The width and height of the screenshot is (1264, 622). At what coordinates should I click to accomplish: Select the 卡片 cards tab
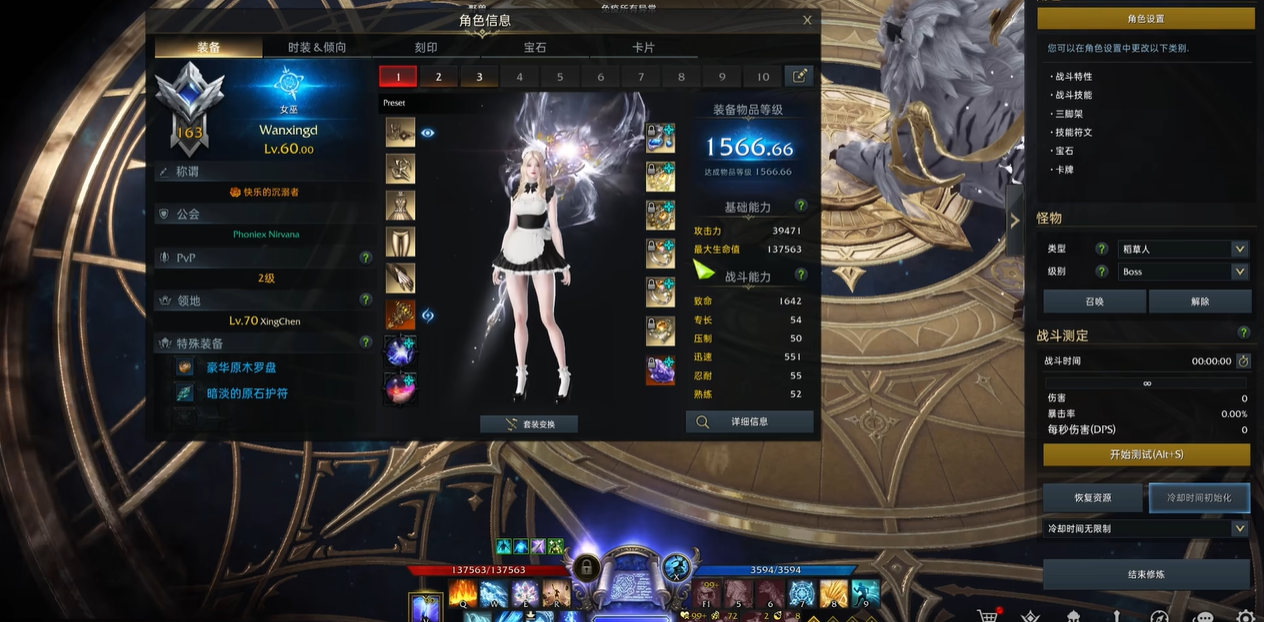point(644,47)
